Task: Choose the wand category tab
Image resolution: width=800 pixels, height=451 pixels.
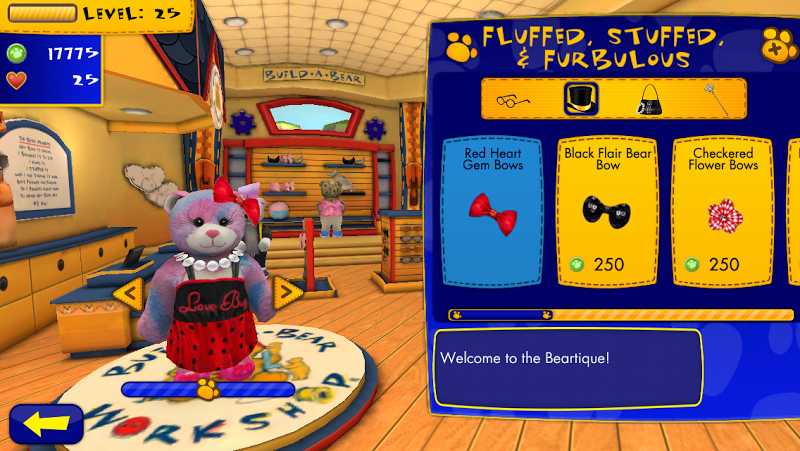Action: click(712, 98)
